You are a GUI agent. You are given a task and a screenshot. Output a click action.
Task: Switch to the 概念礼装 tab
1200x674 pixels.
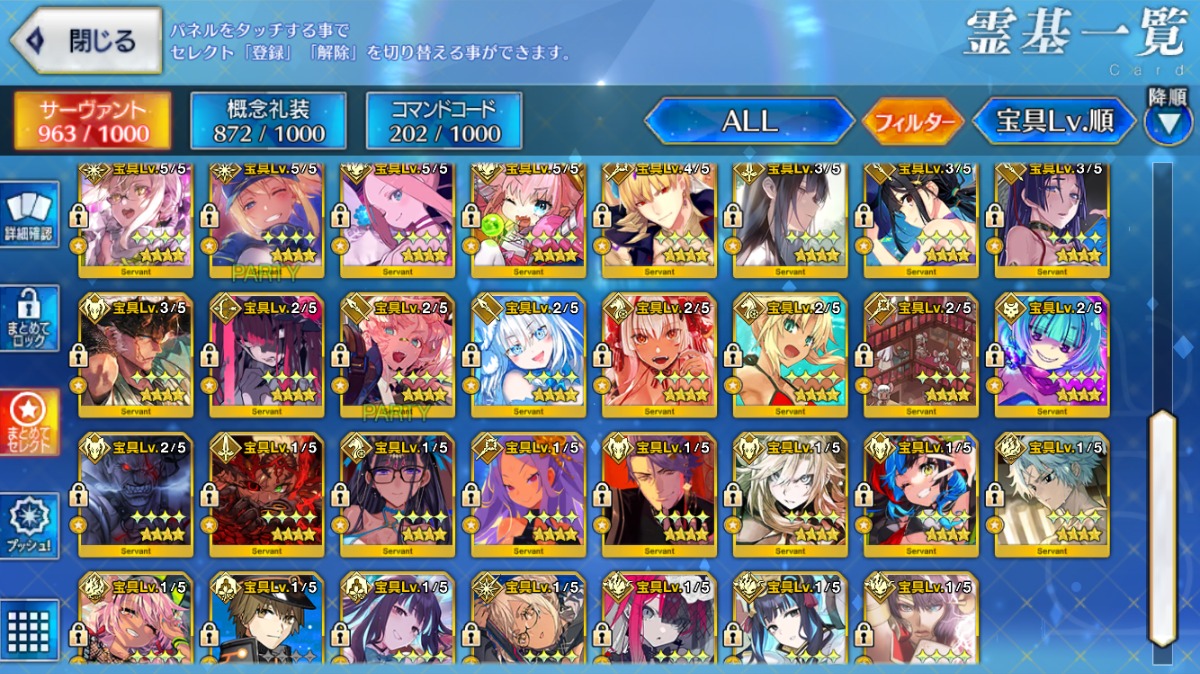pos(268,121)
